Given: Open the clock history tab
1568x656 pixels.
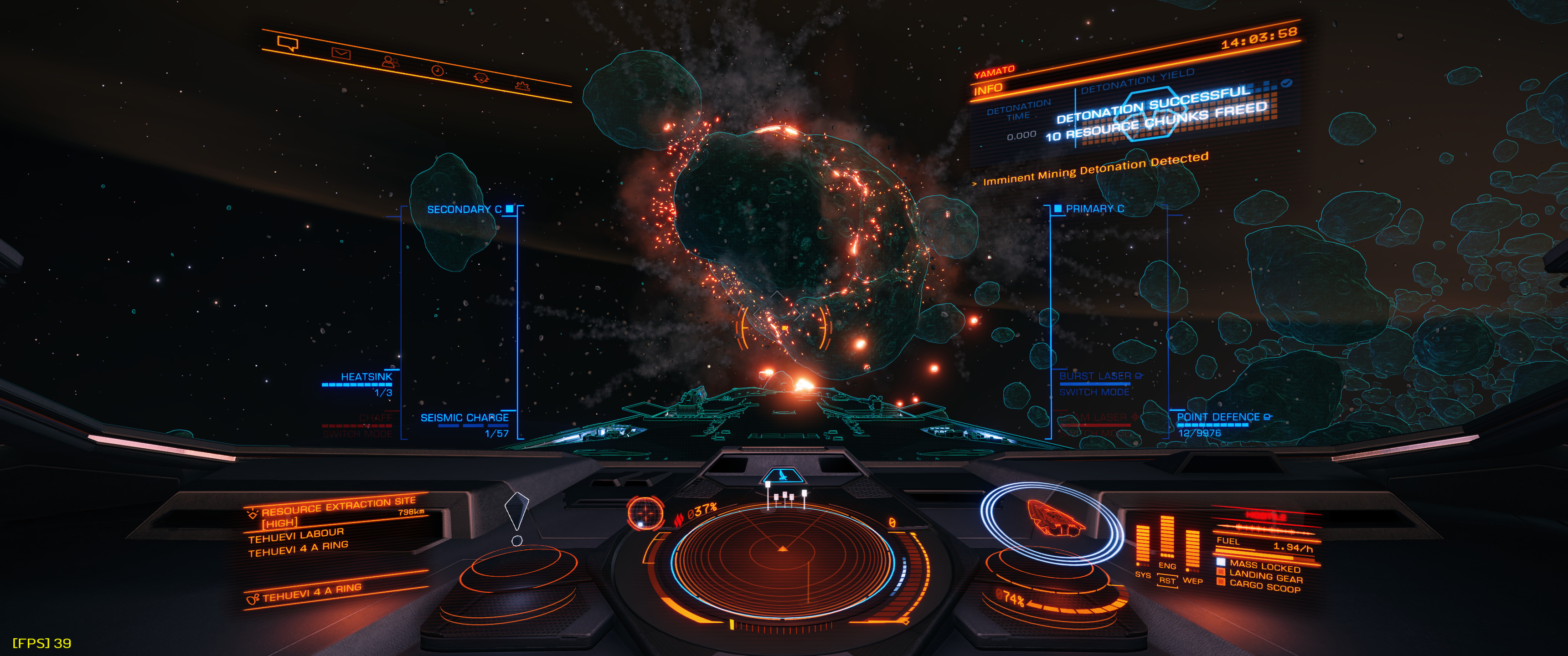Looking at the screenshot, I should pyautogui.click(x=437, y=71).
